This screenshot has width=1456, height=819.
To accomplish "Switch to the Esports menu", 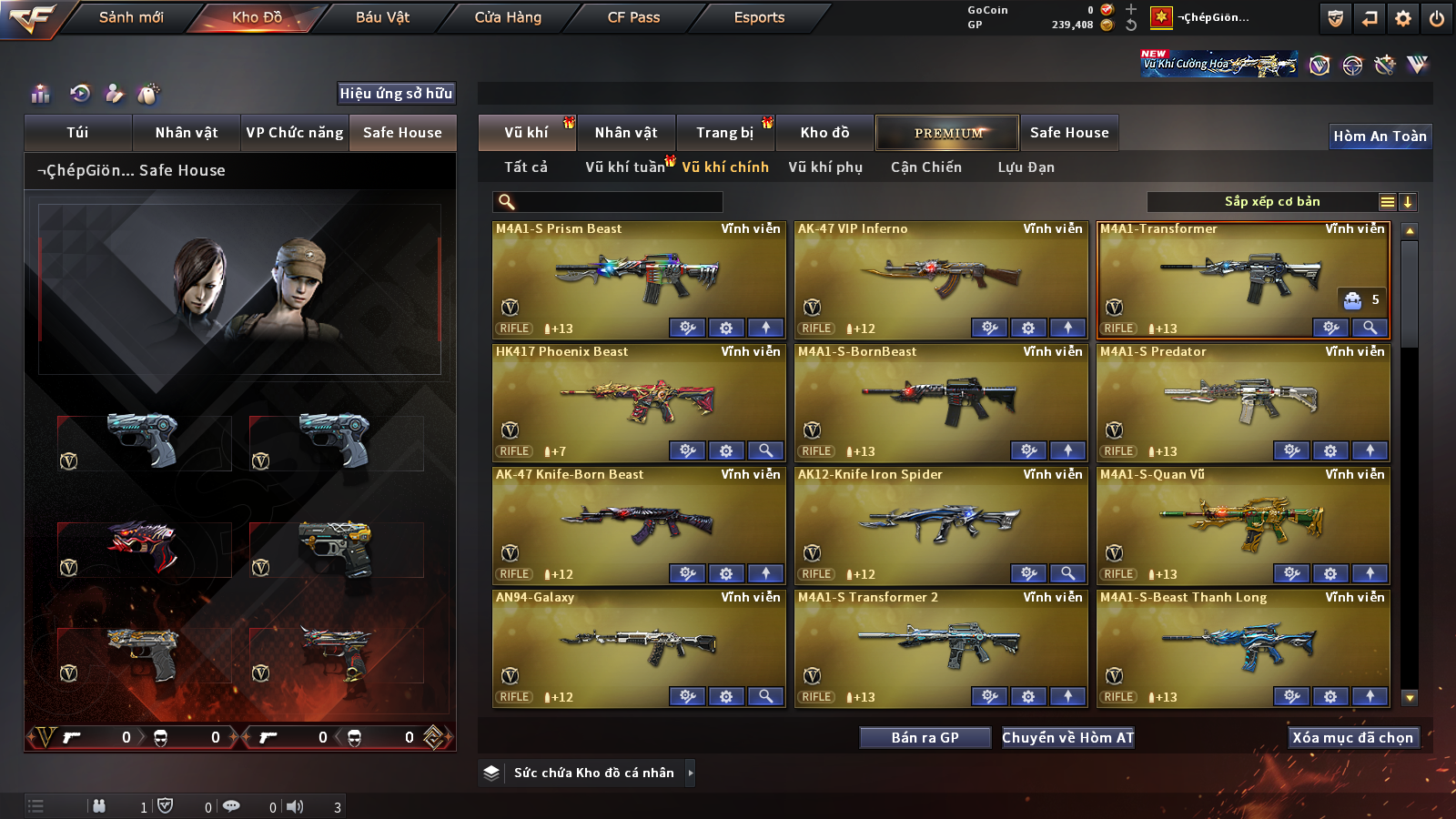I will (759, 17).
